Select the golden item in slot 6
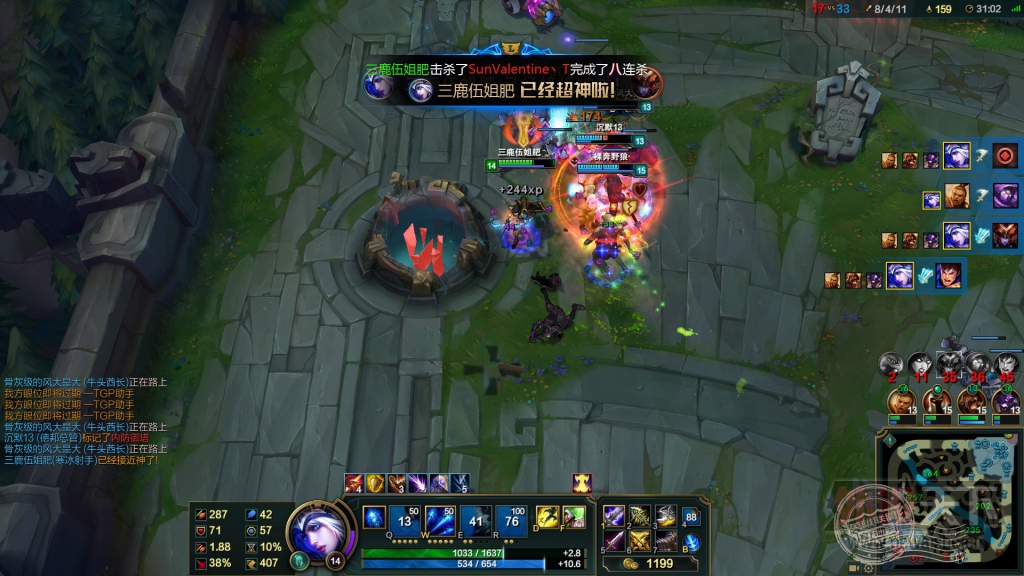 point(640,542)
